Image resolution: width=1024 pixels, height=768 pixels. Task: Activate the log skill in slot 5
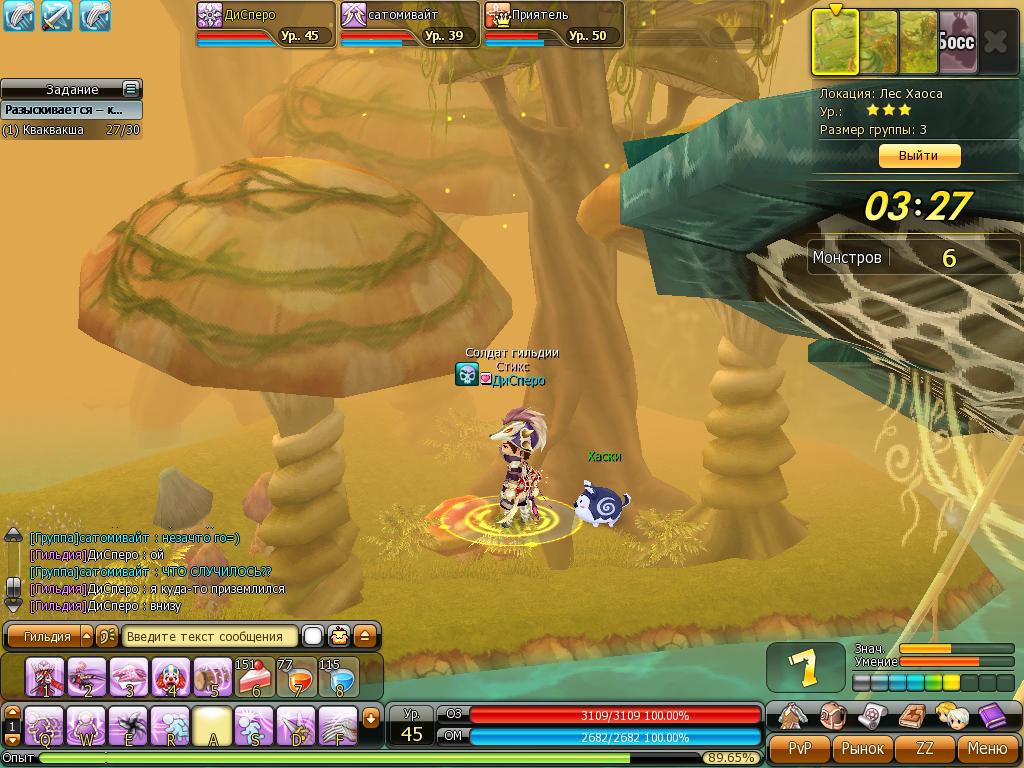(213, 677)
